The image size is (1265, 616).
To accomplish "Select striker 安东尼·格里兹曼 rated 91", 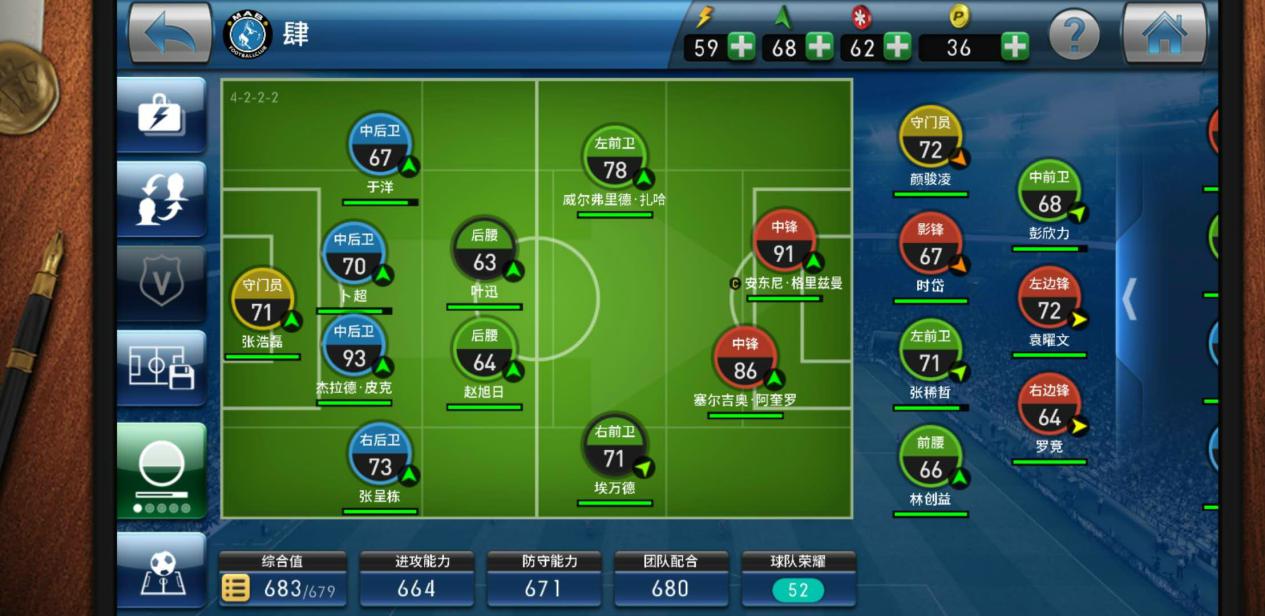I will (784, 243).
